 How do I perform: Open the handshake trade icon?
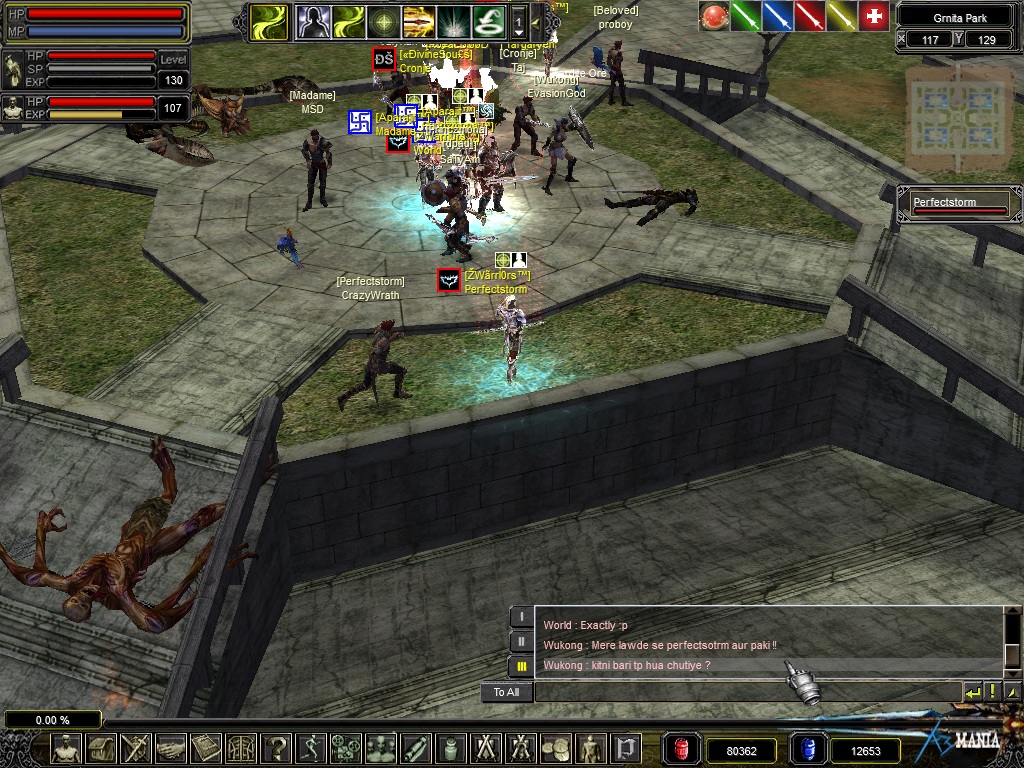(171, 747)
